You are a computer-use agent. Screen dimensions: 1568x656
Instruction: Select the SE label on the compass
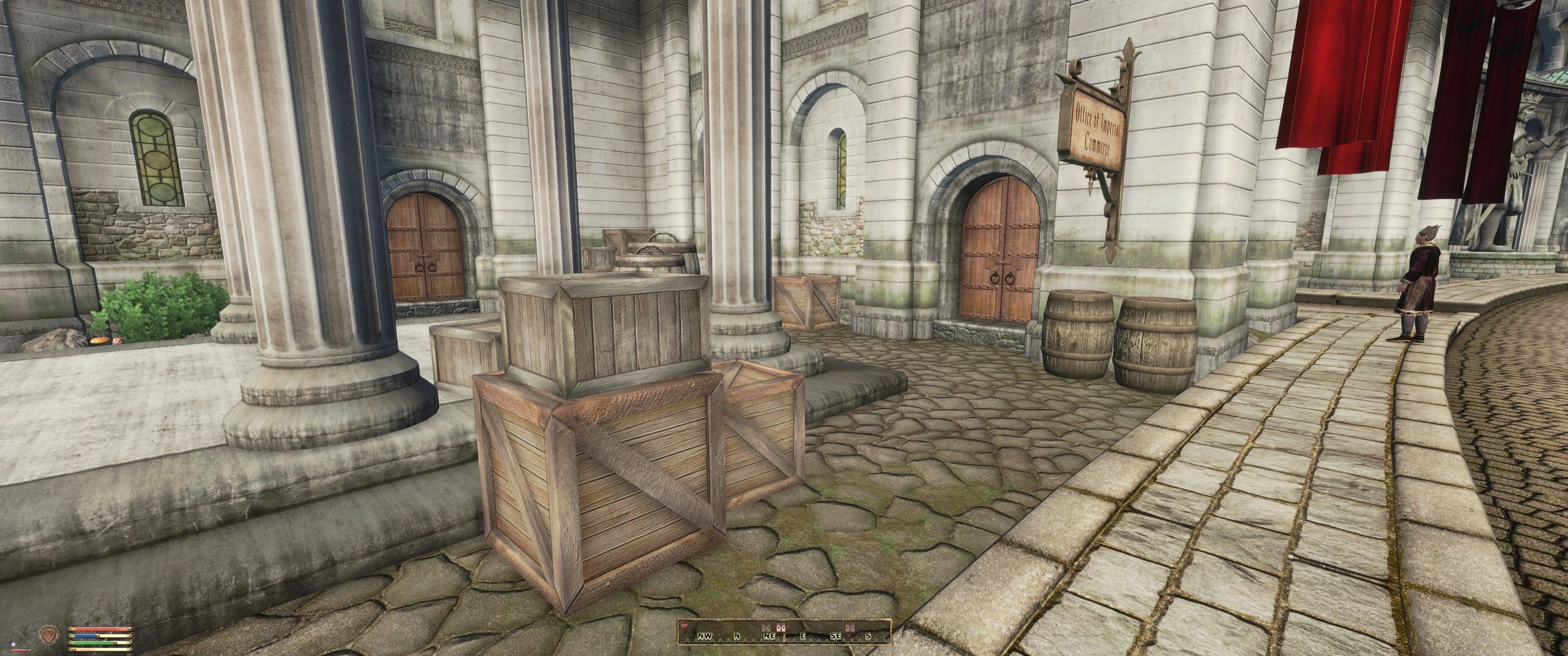837,636
